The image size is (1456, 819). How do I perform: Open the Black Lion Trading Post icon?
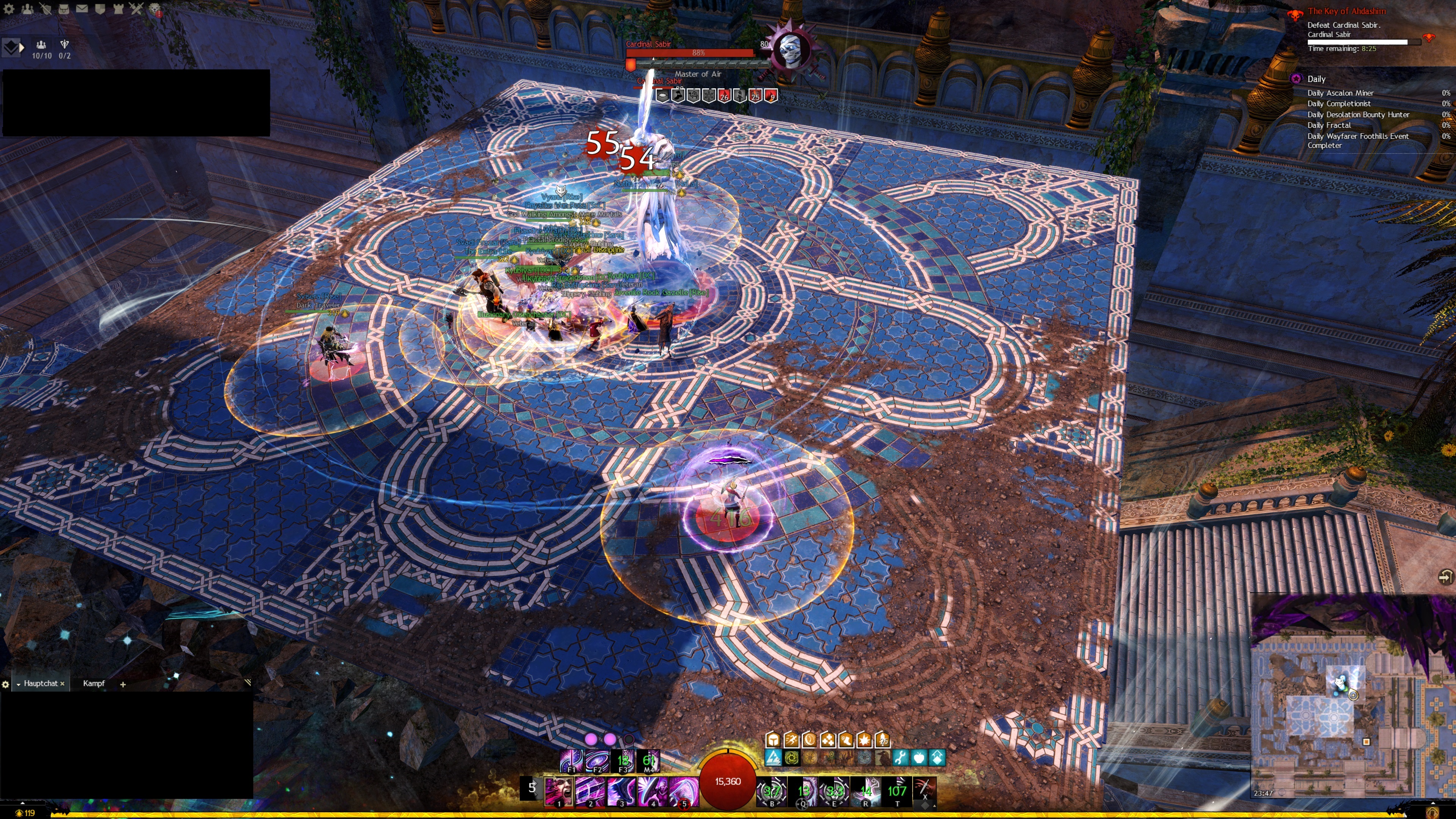[154, 9]
